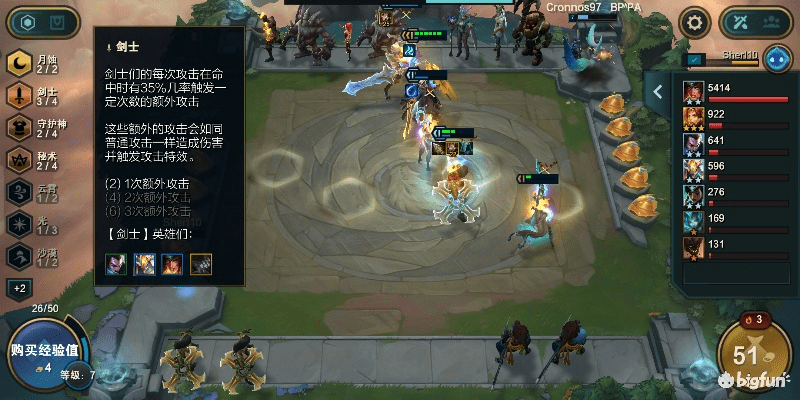The image size is (800, 400).
Task: Expand the +2 hidden traits
Action: click(19, 288)
